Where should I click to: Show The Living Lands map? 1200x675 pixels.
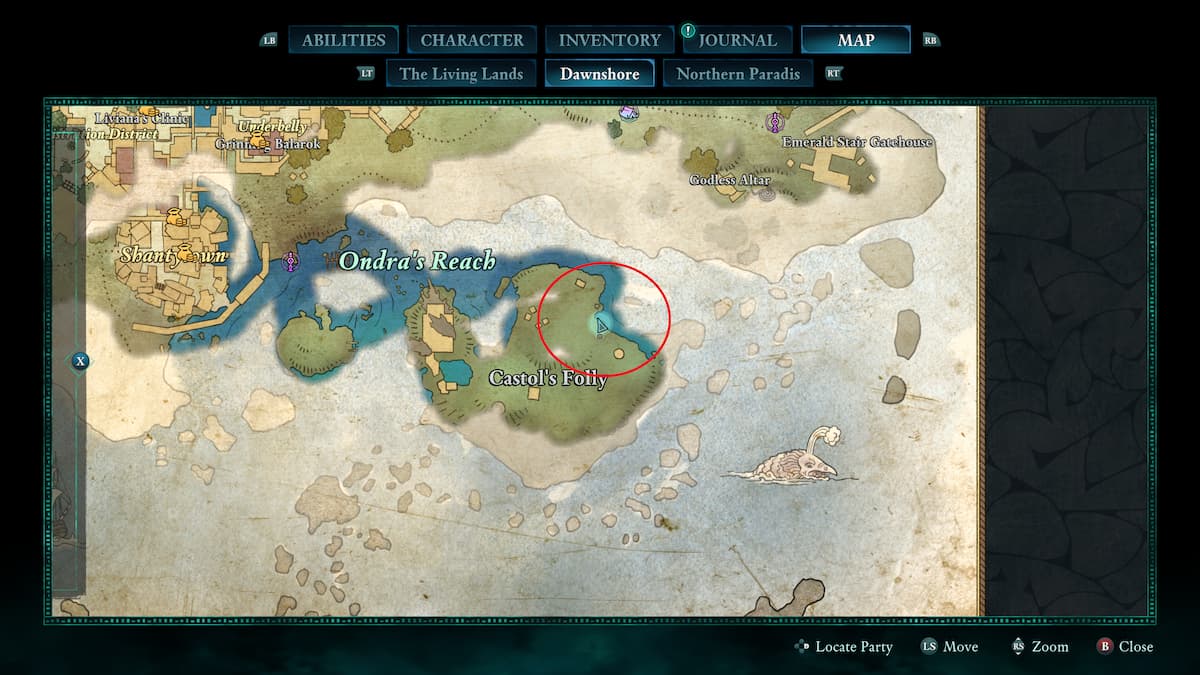461,73
